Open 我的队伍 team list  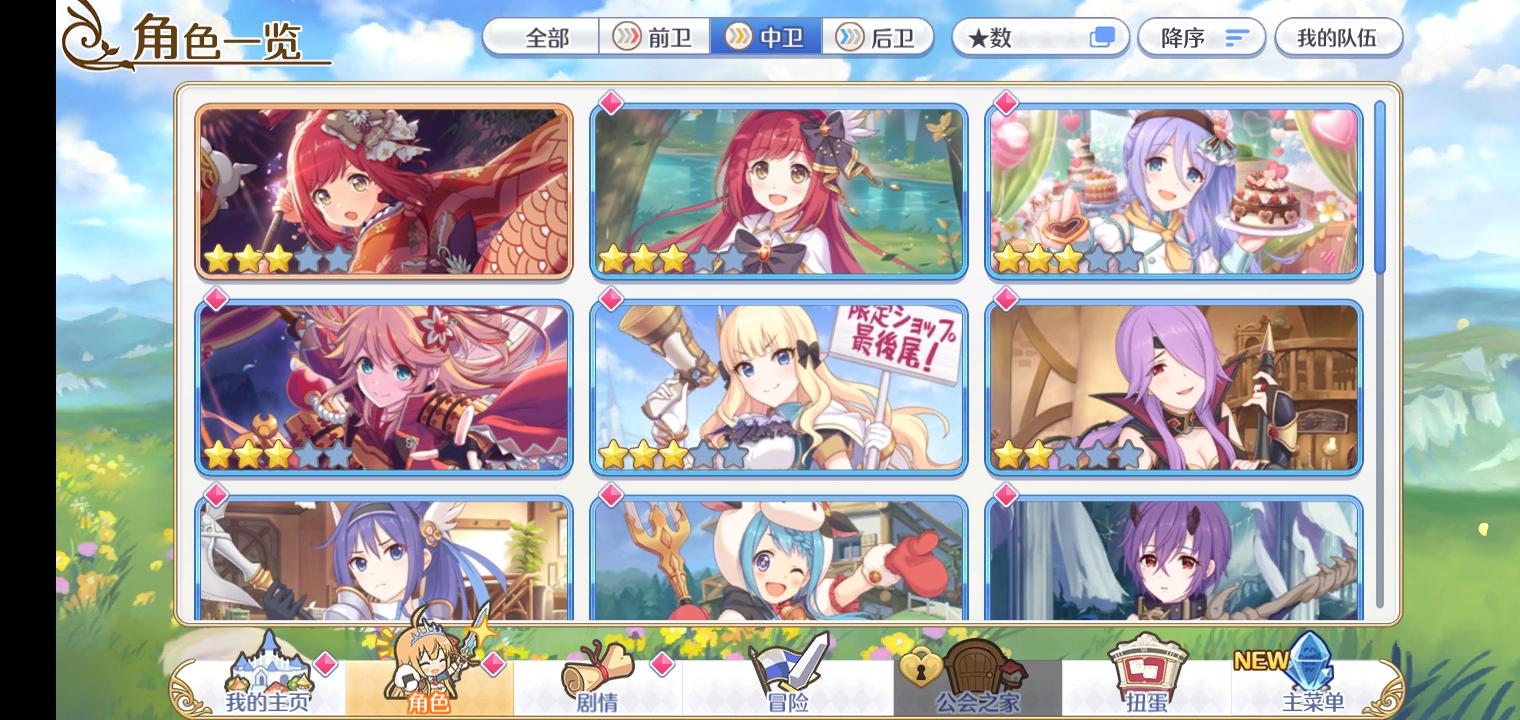(x=1339, y=37)
